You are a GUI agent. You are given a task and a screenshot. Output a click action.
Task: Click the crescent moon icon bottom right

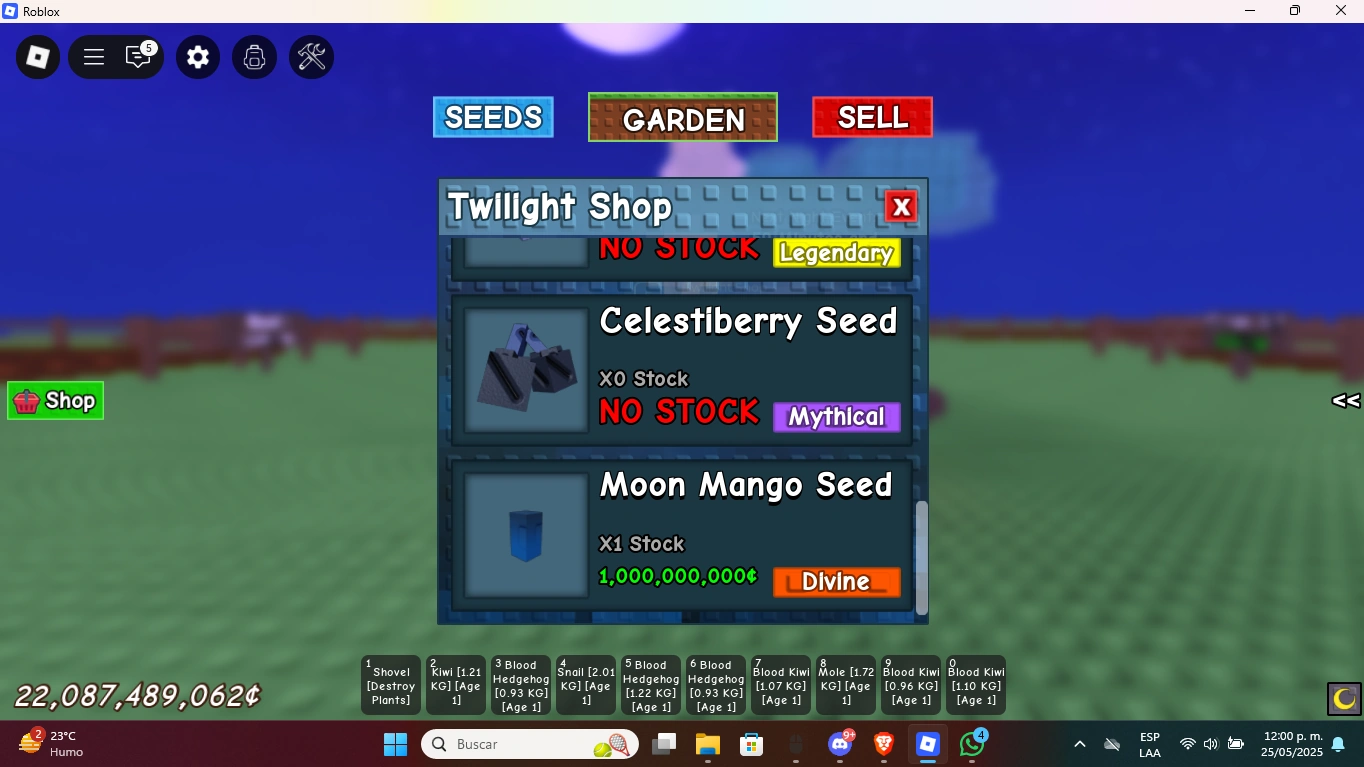click(1342, 699)
